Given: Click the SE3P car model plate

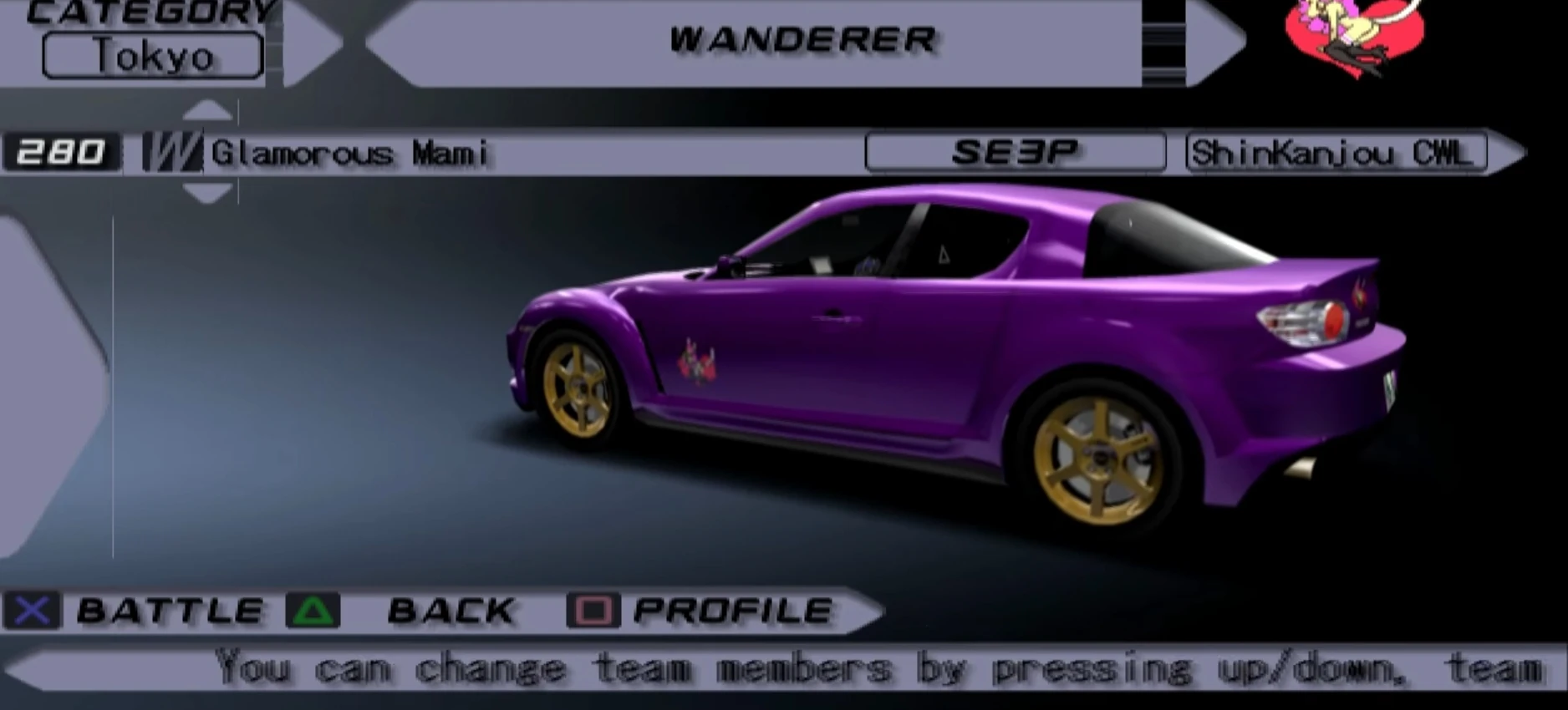Looking at the screenshot, I should point(1014,152).
